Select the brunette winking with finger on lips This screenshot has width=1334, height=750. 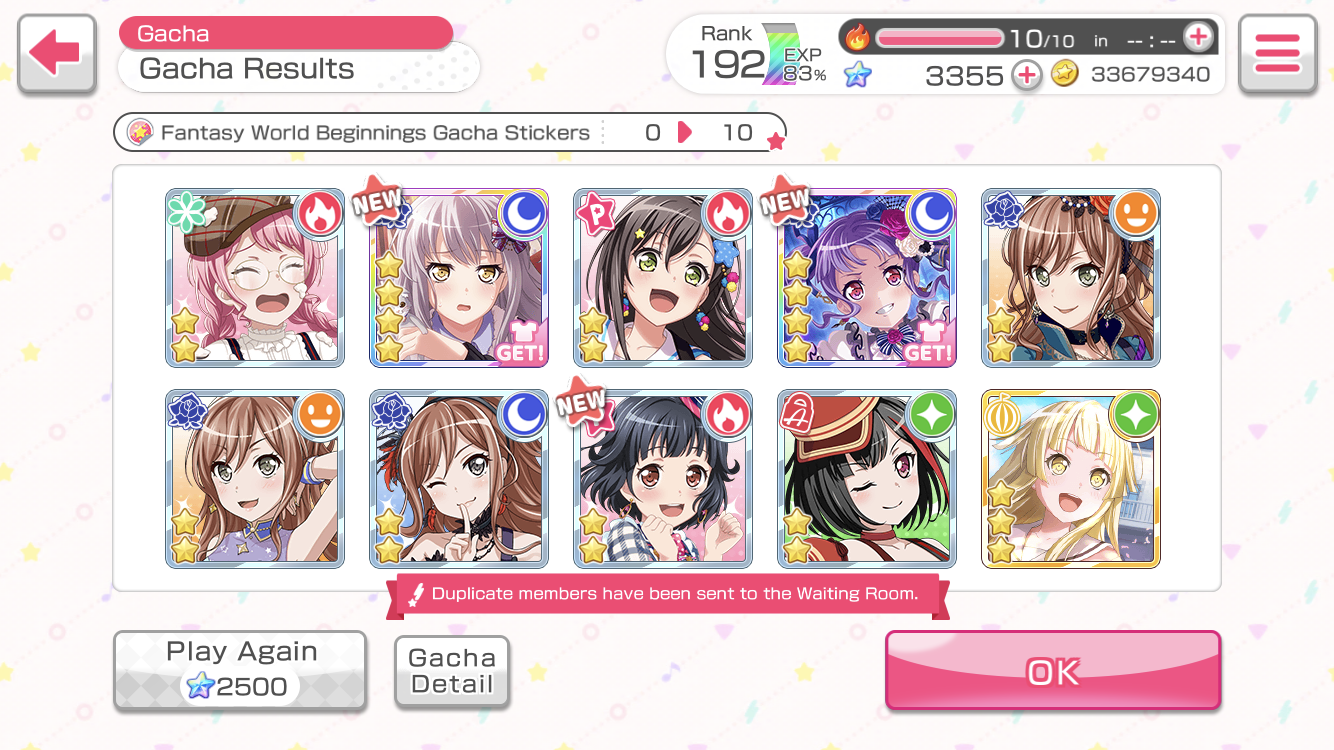[x=459, y=479]
